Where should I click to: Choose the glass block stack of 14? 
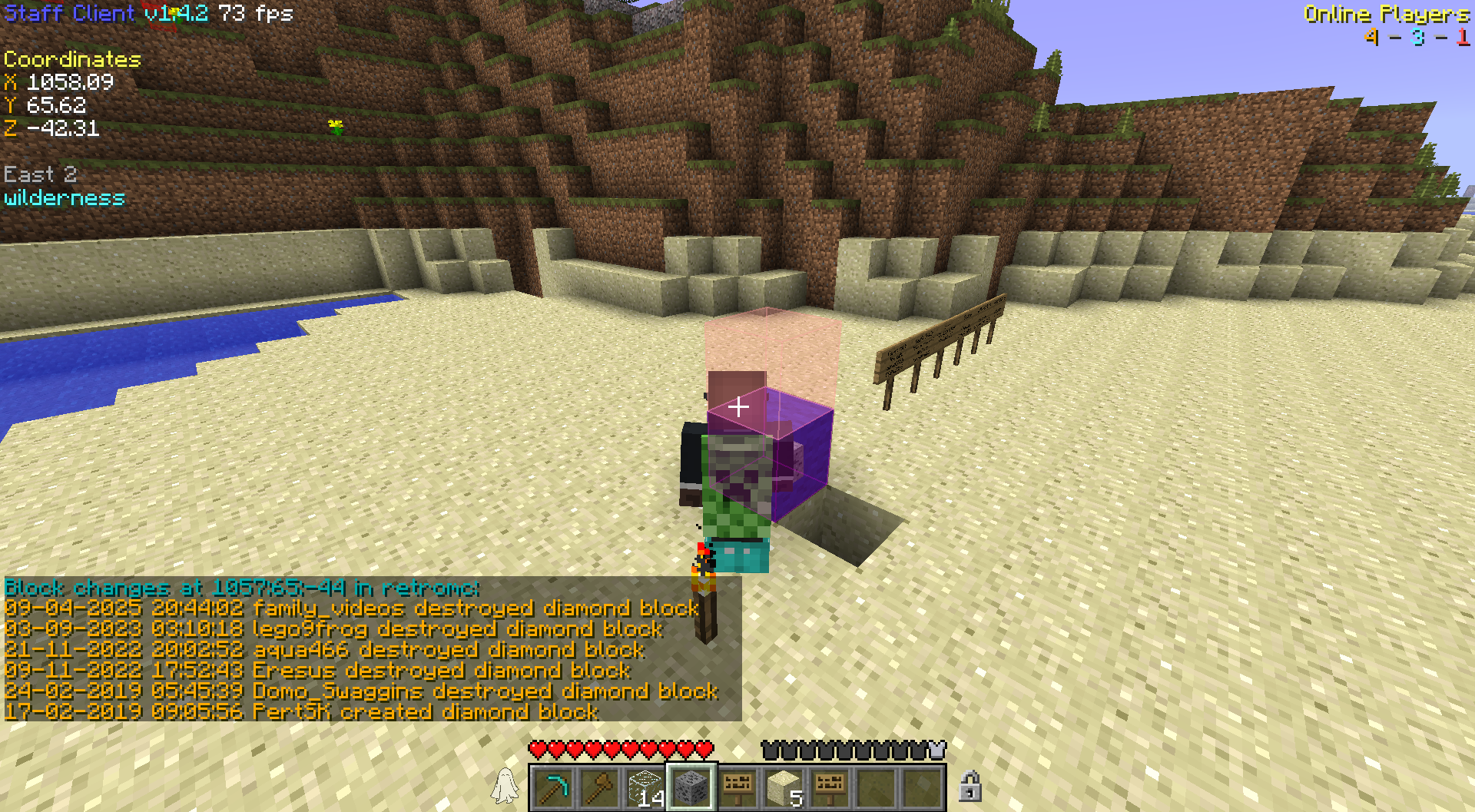646,787
